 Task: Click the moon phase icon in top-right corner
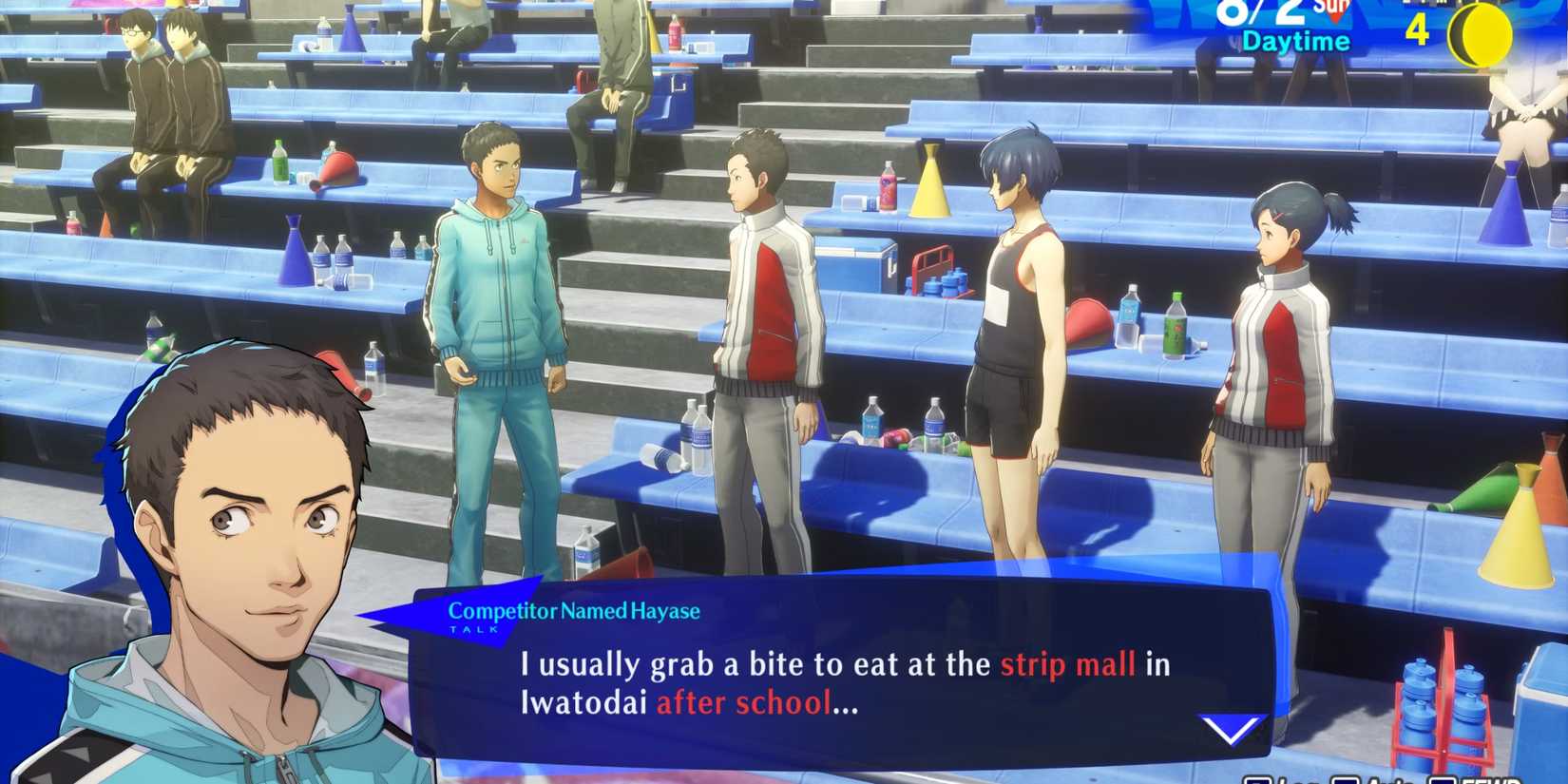pos(1481,33)
